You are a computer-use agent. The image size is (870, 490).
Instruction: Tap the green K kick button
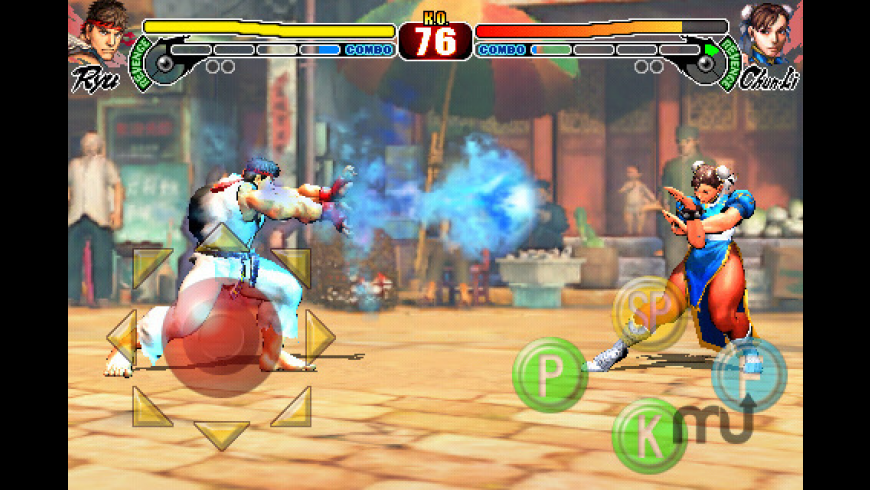648,435
